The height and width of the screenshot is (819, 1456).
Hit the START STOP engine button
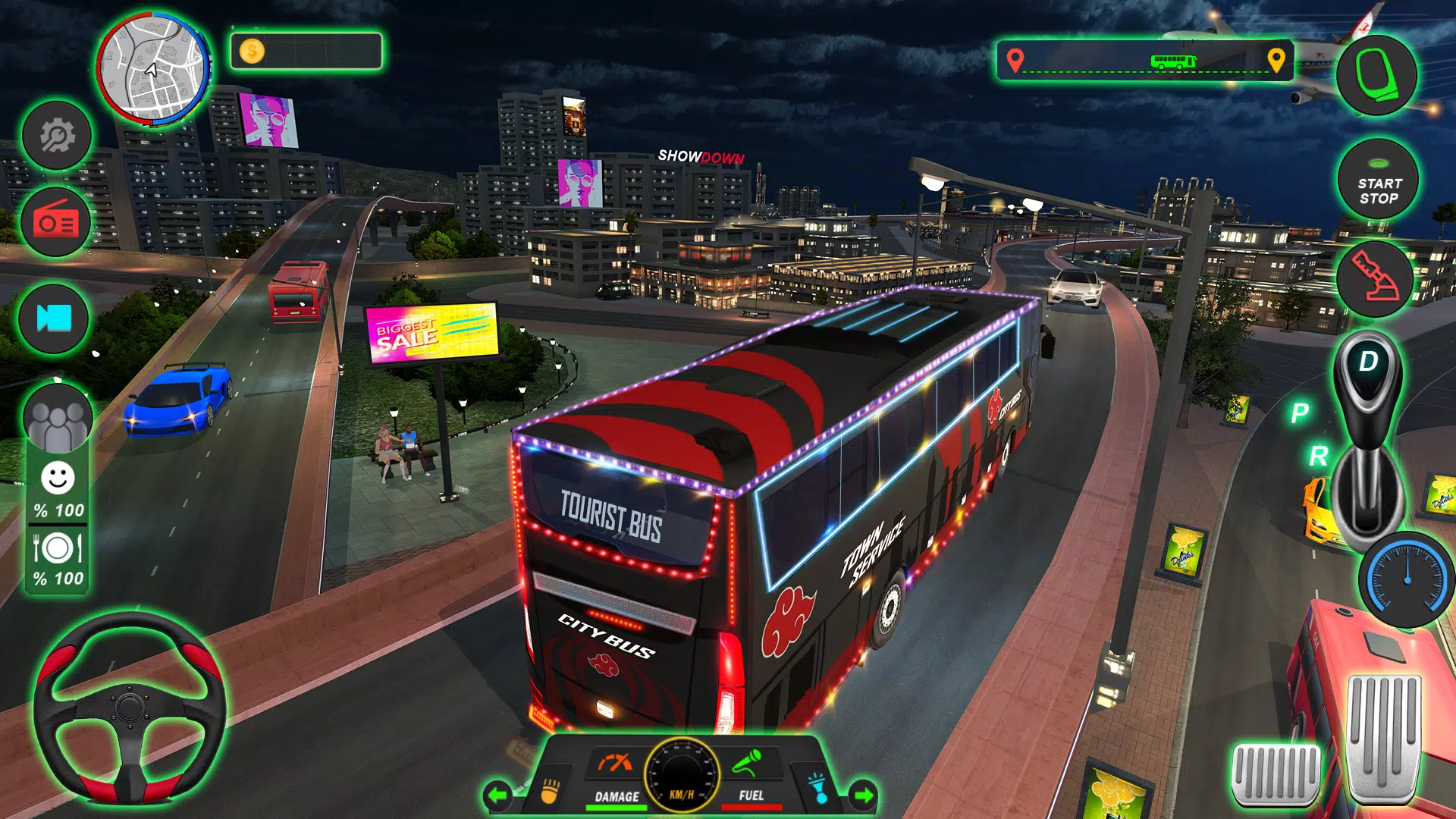1378,181
